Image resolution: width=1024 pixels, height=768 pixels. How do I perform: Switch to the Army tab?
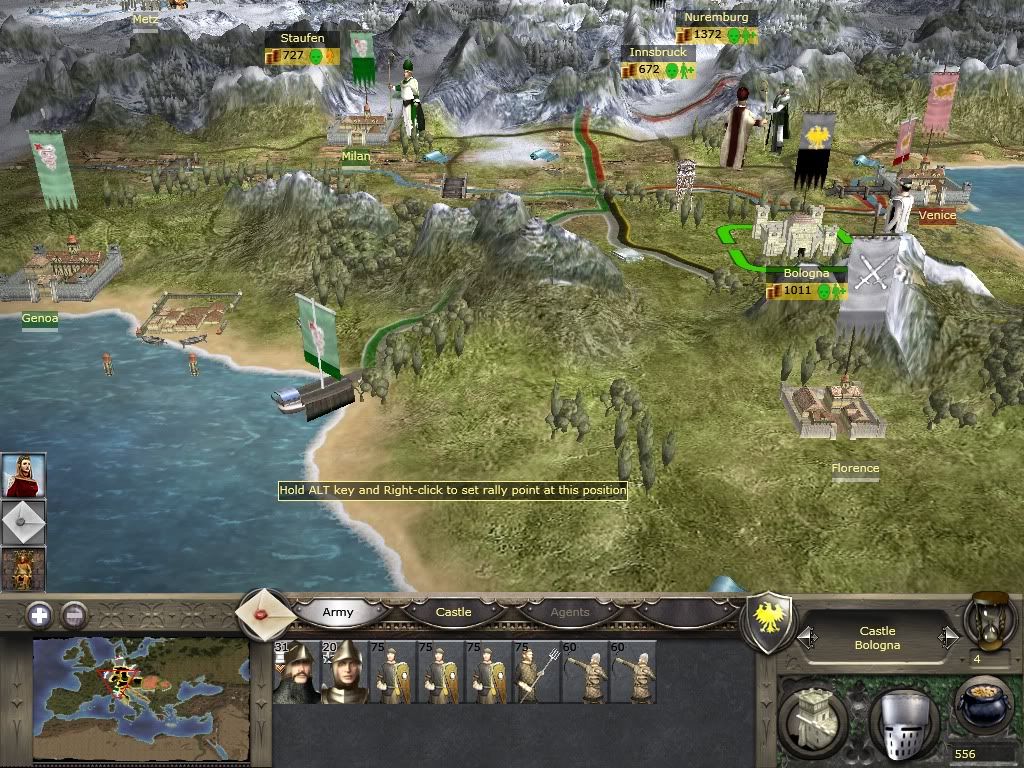click(337, 612)
